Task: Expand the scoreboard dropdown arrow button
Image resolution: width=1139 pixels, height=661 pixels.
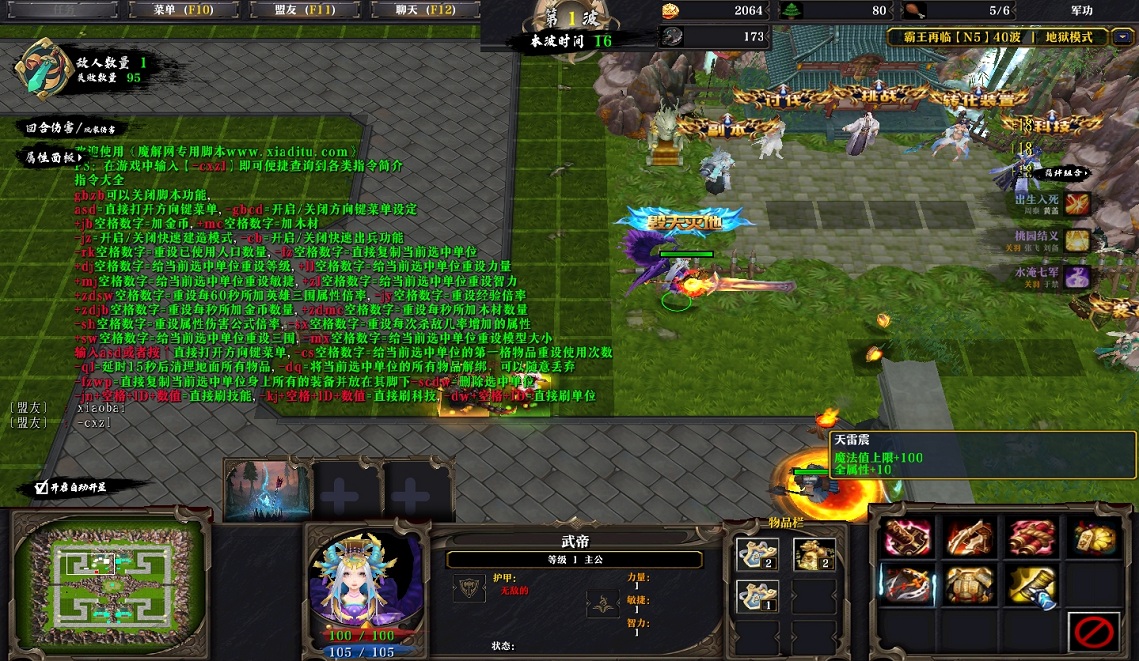Action: pos(1124,37)
